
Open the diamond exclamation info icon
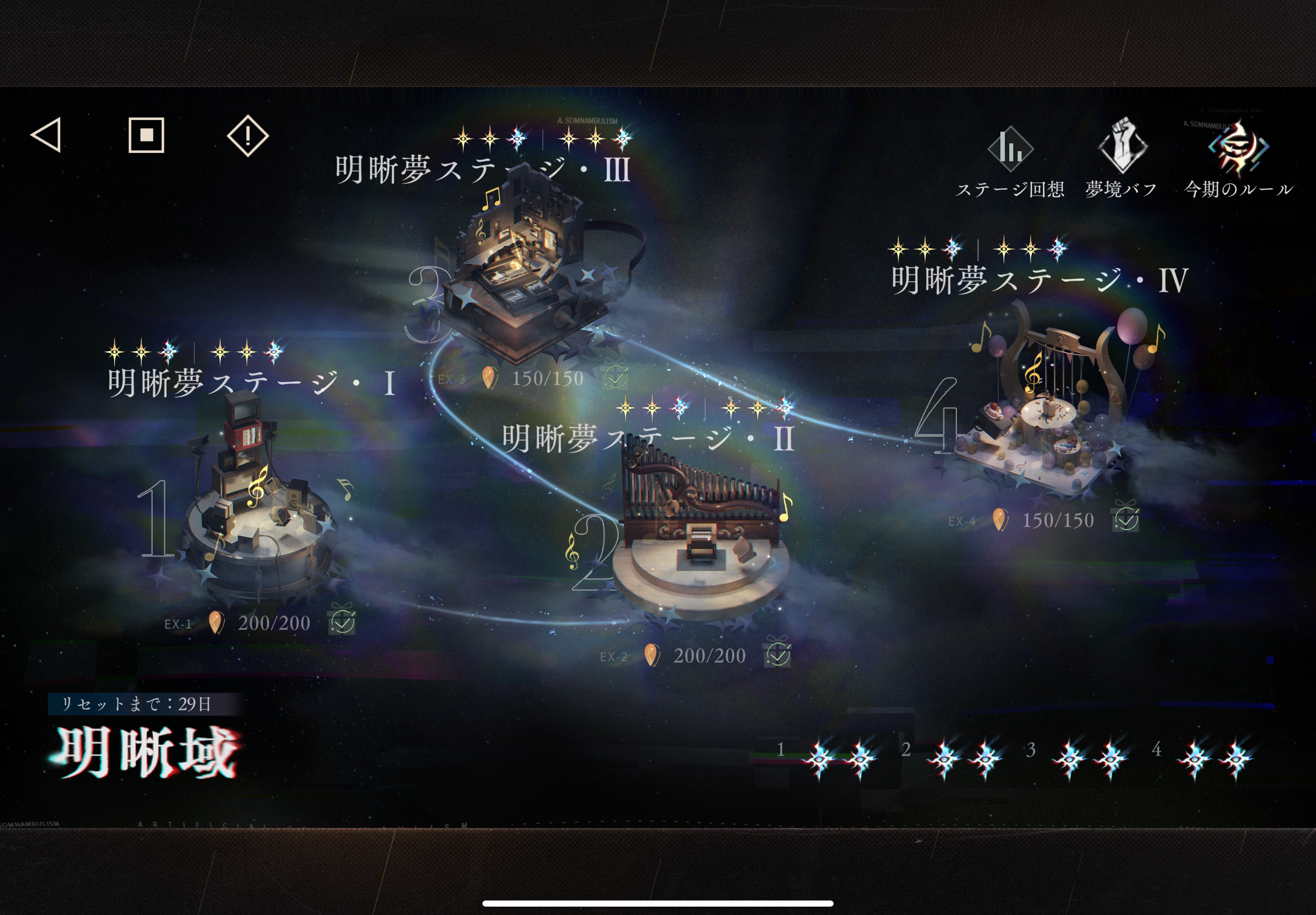click(x=248, y=136)
